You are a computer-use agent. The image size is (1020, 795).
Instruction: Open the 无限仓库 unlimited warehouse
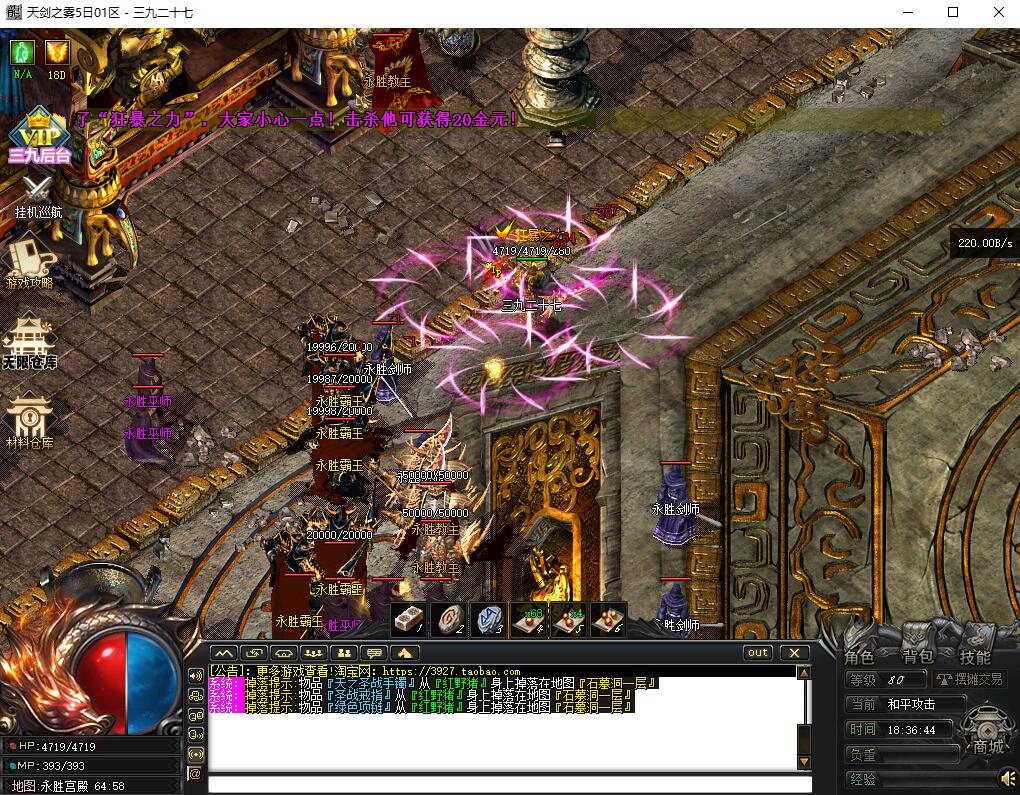[x=29, y=343]
